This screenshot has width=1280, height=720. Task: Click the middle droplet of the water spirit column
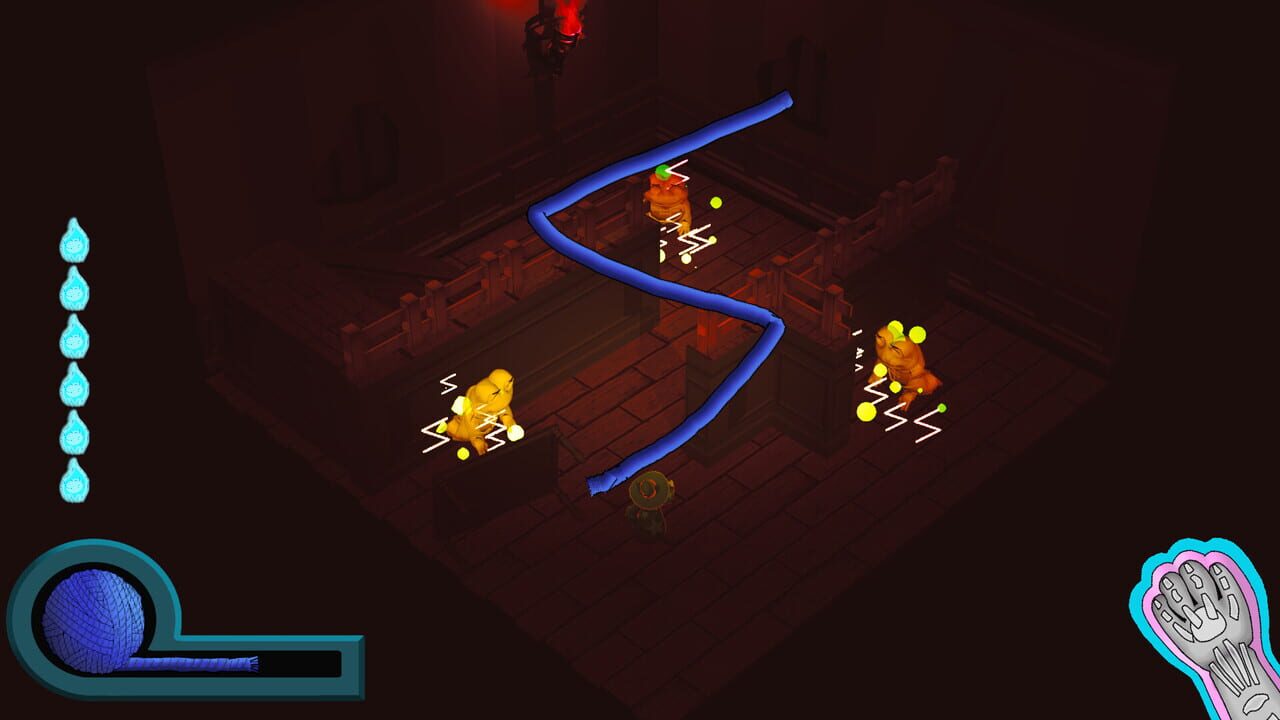click(73, 336)
